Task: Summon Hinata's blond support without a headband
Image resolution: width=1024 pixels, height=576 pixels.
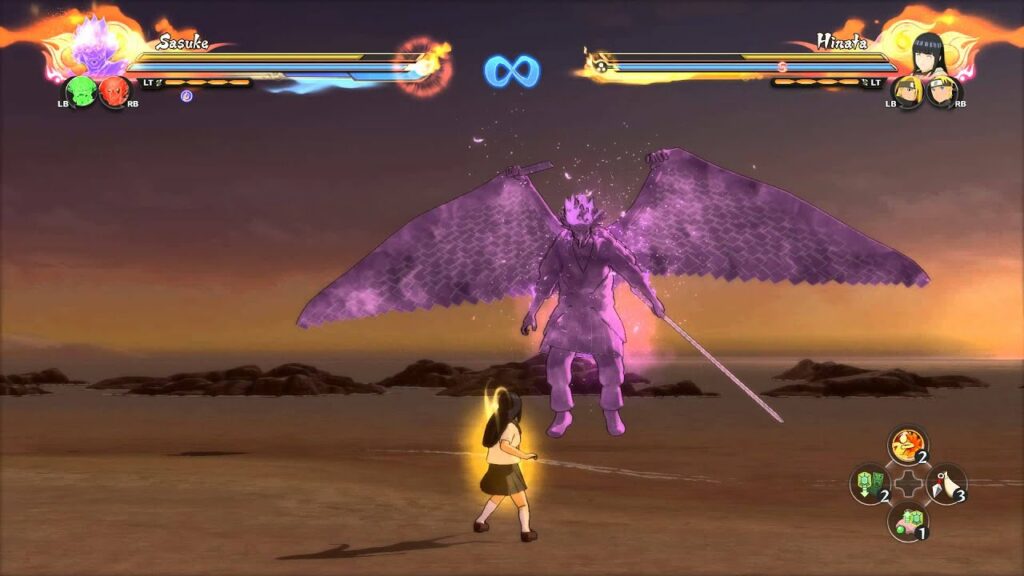Action: tap(909, 92)
